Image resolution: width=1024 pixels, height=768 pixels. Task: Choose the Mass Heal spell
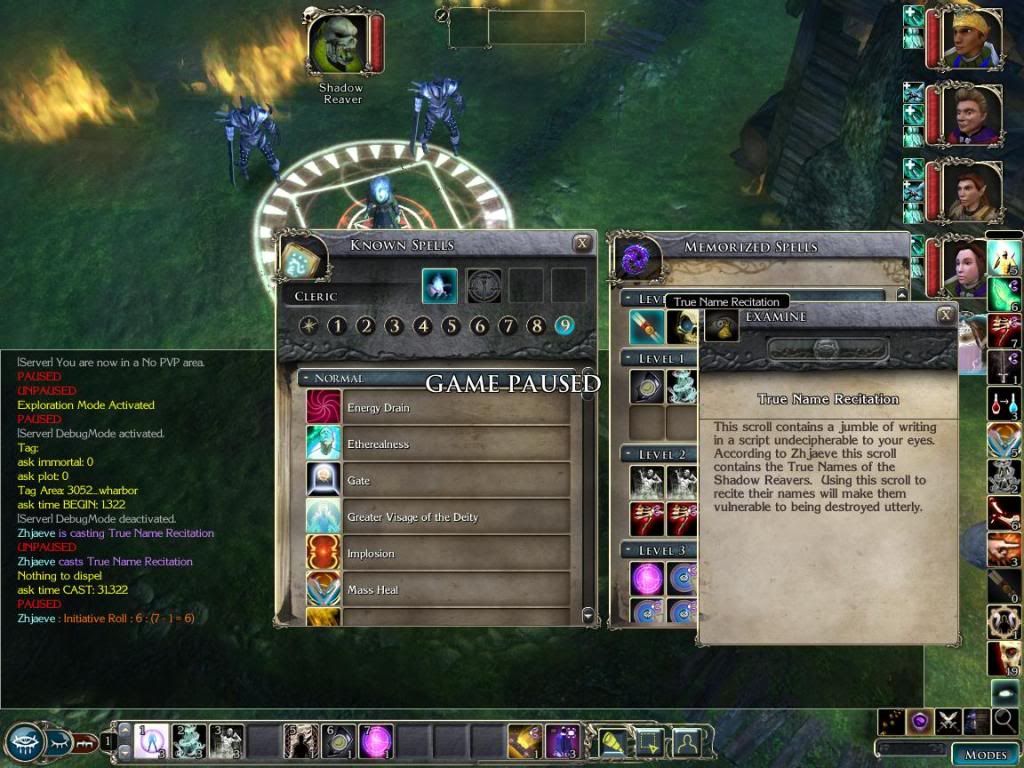click(439, 590)
